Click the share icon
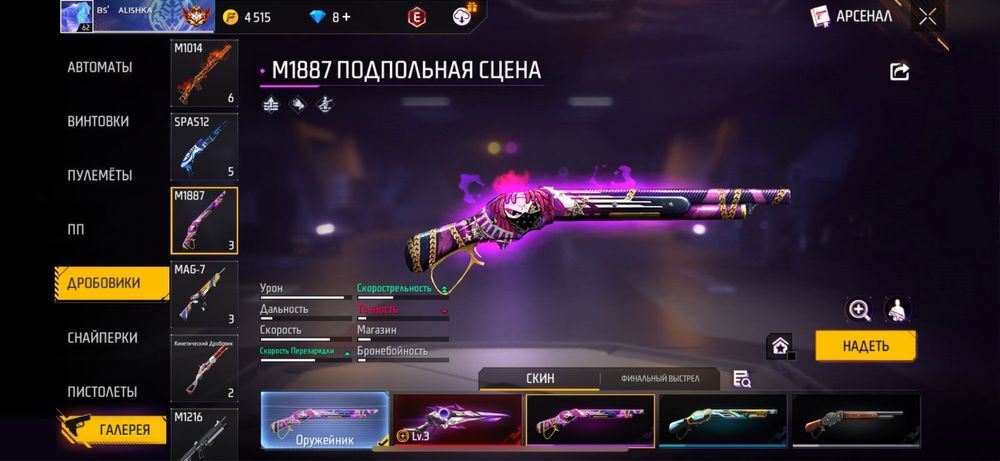 point(899,72)
